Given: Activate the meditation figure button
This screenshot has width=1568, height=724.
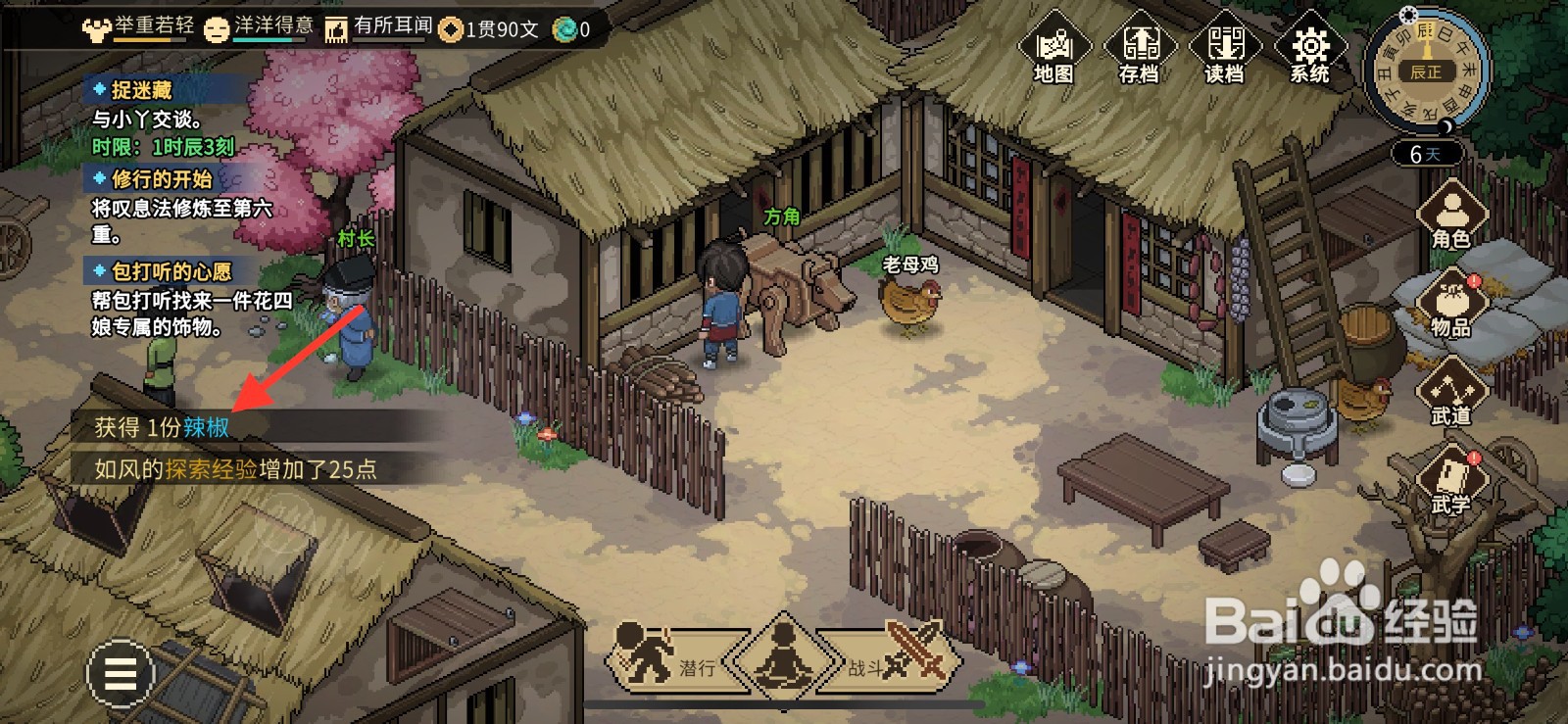Looking at the screenshot, I should click(x=783, y=654).
